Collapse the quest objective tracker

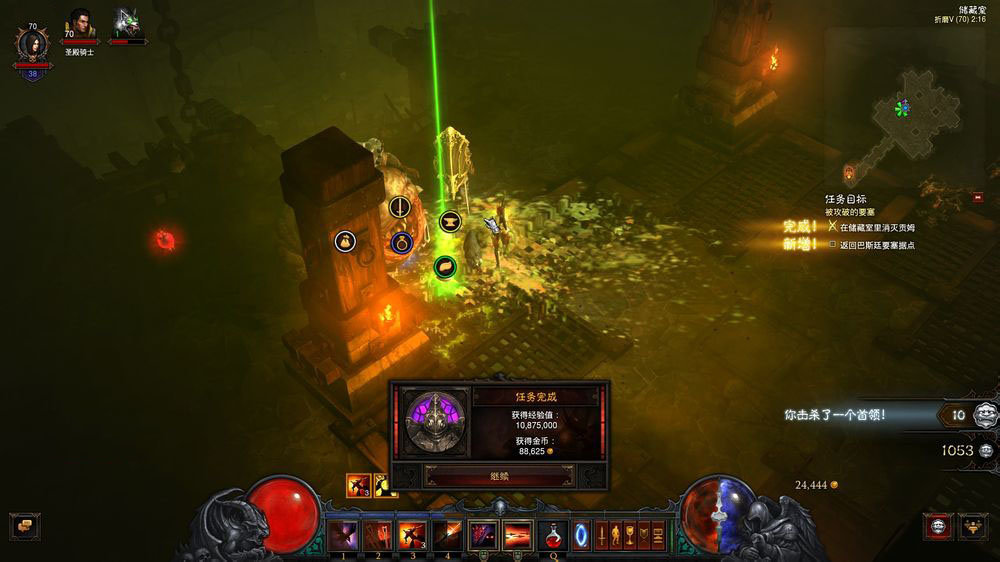[x=977, y=198]
